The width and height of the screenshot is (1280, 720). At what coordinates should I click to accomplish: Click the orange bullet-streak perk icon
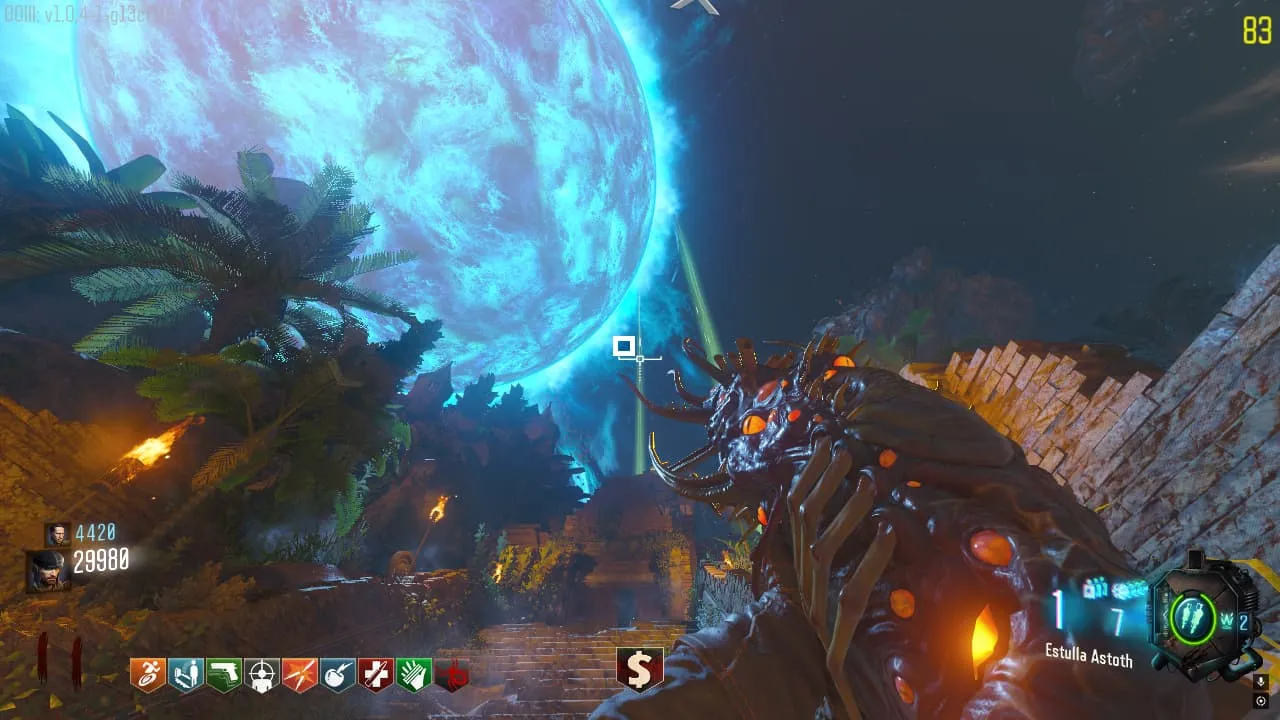coord(300,675)
